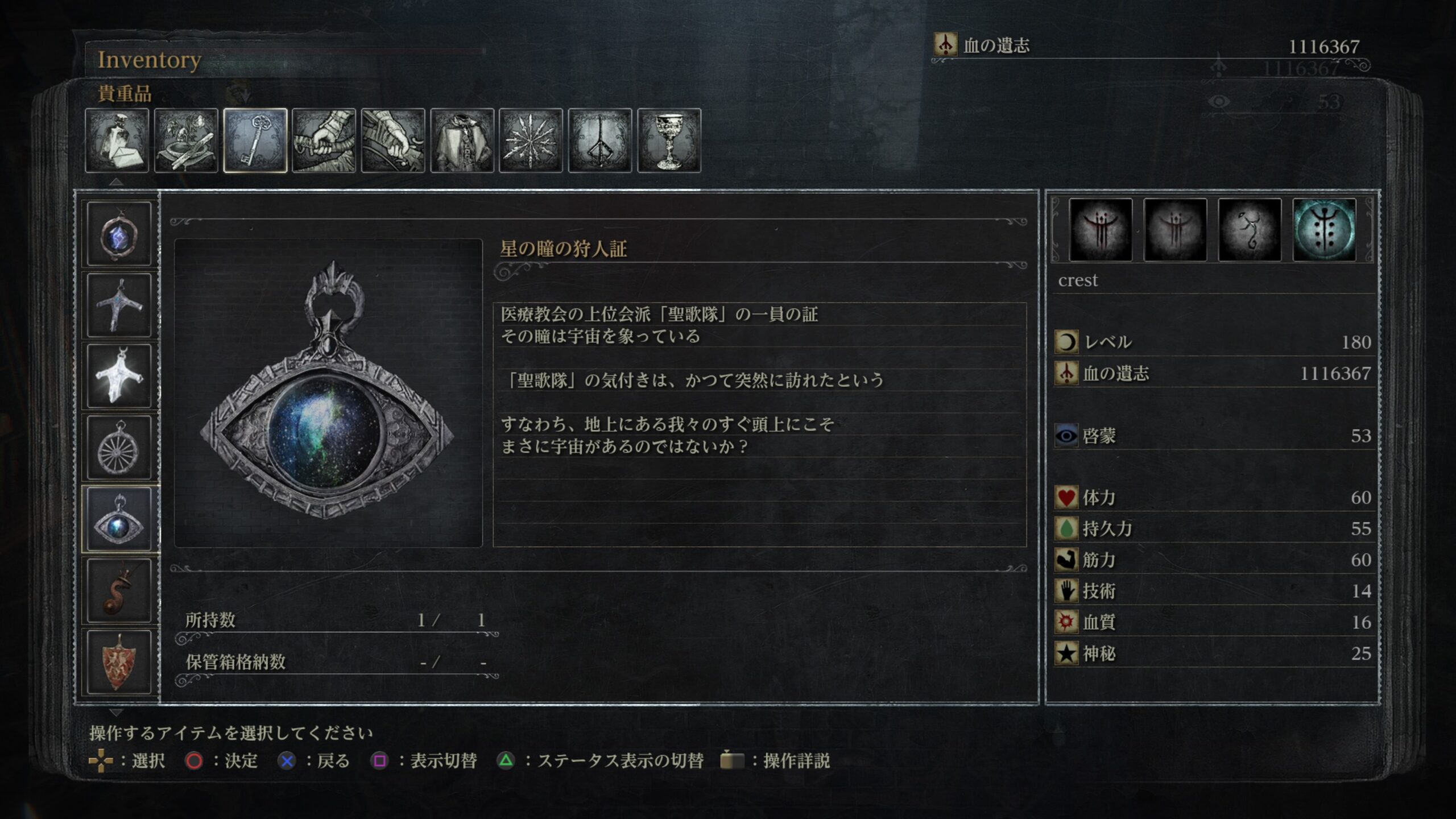Choose the dark sword-shaped hunter badge
Viewport: 1456px width, 819px height.
coord(119,305)
